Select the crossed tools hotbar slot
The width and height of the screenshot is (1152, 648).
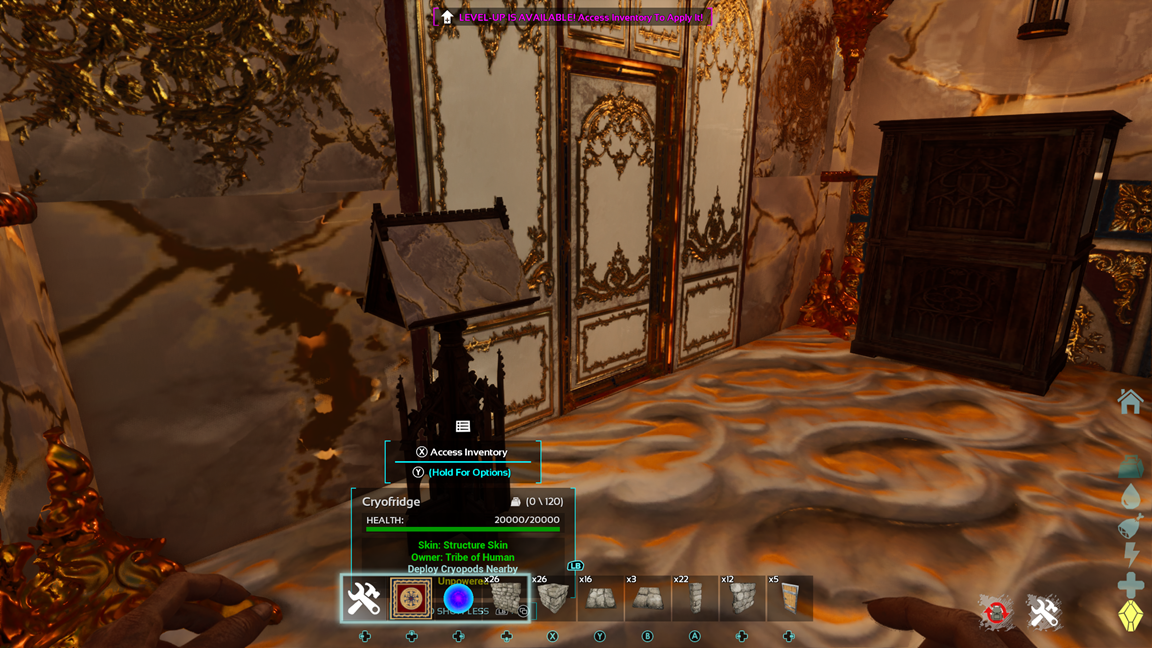[364, 599]
